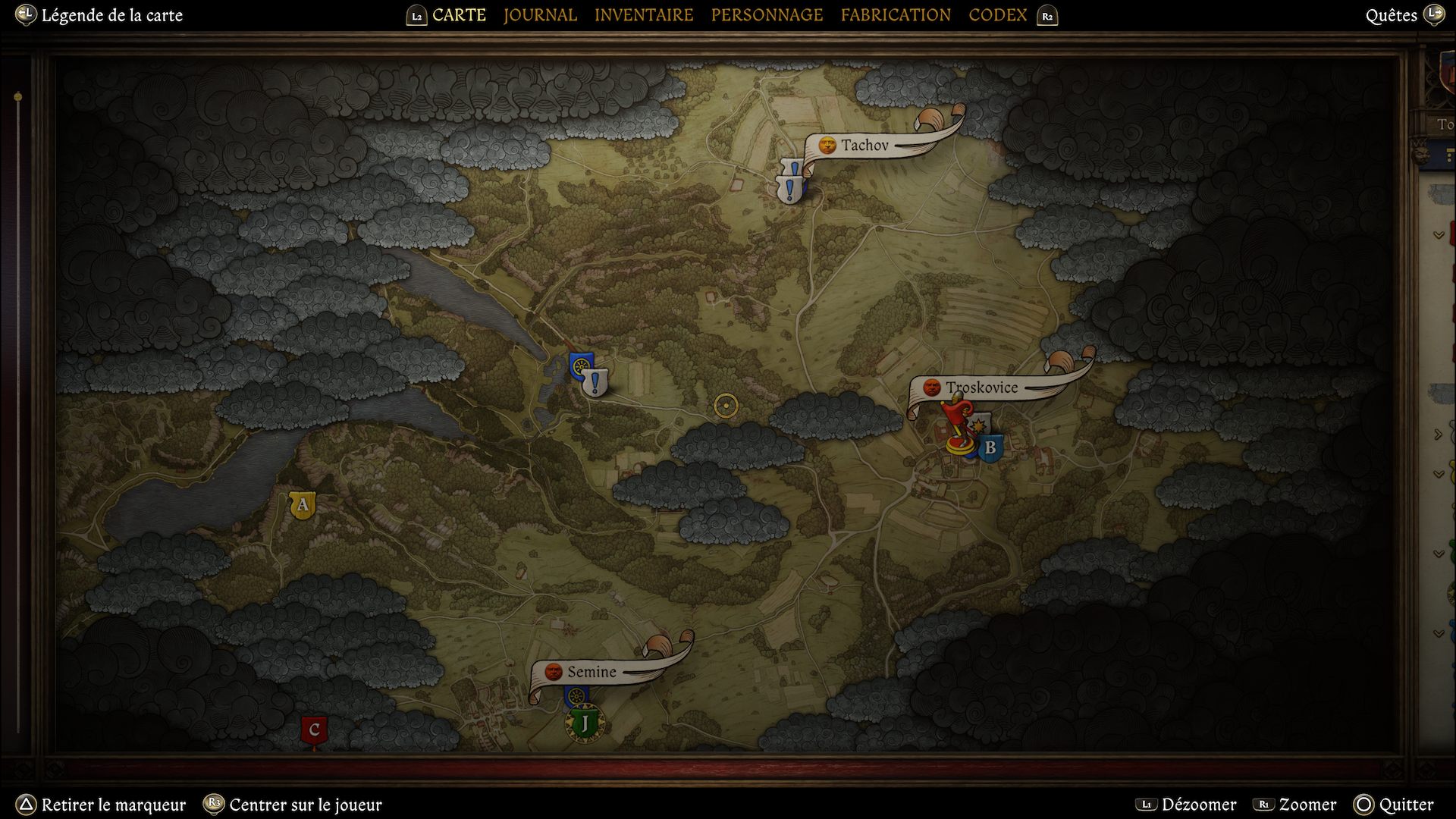The width and height of the screenshot is (1456, 819).
Task: Open the INVENTAIRE tab
Action: coord(644,15)
